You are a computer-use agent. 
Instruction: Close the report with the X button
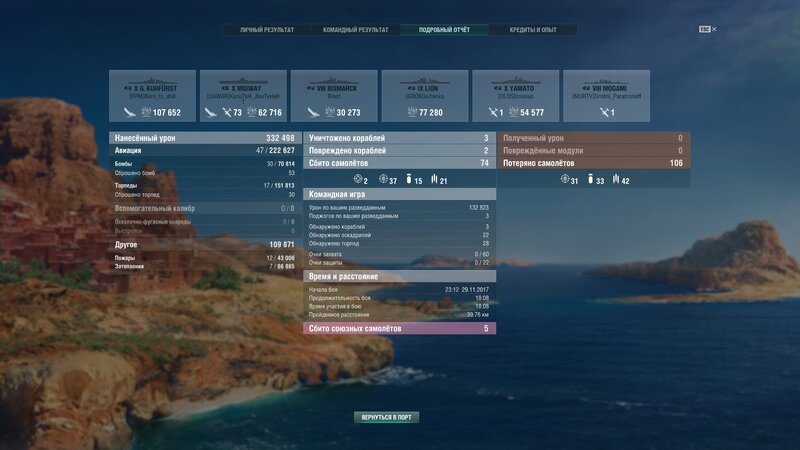[x=714, y=30]
